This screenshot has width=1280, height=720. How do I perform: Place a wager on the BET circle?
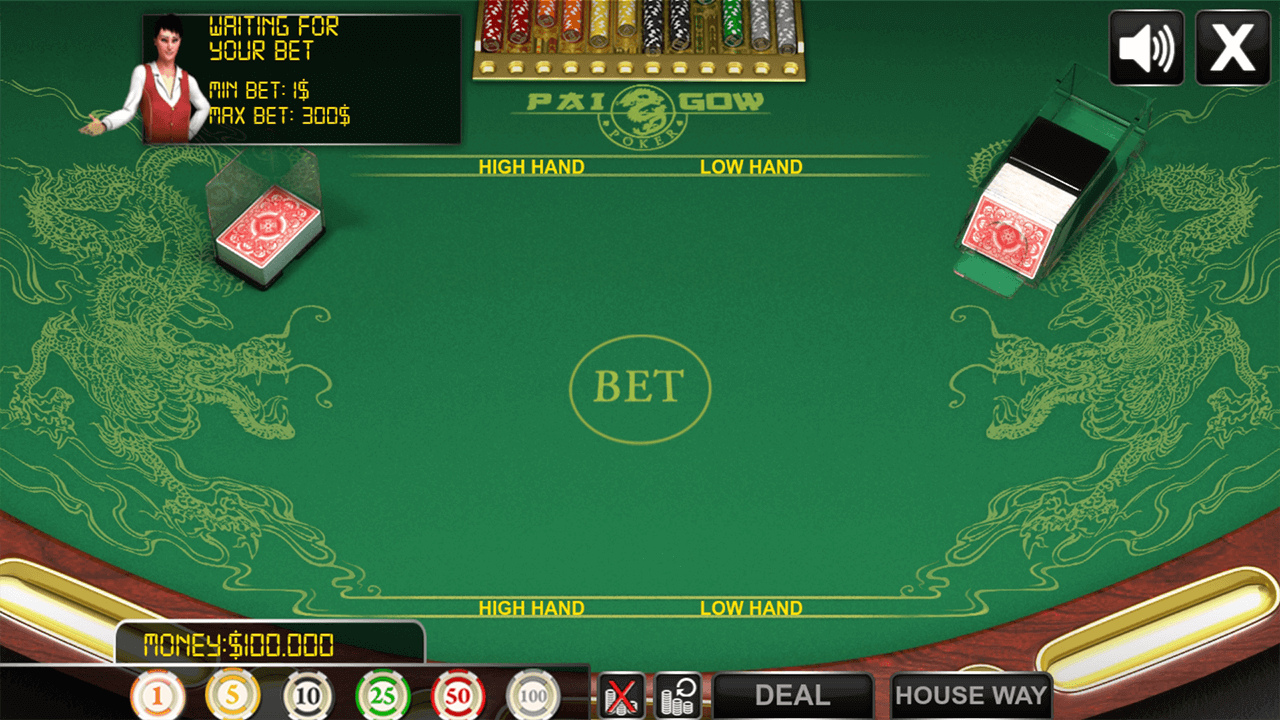point(639,388)
